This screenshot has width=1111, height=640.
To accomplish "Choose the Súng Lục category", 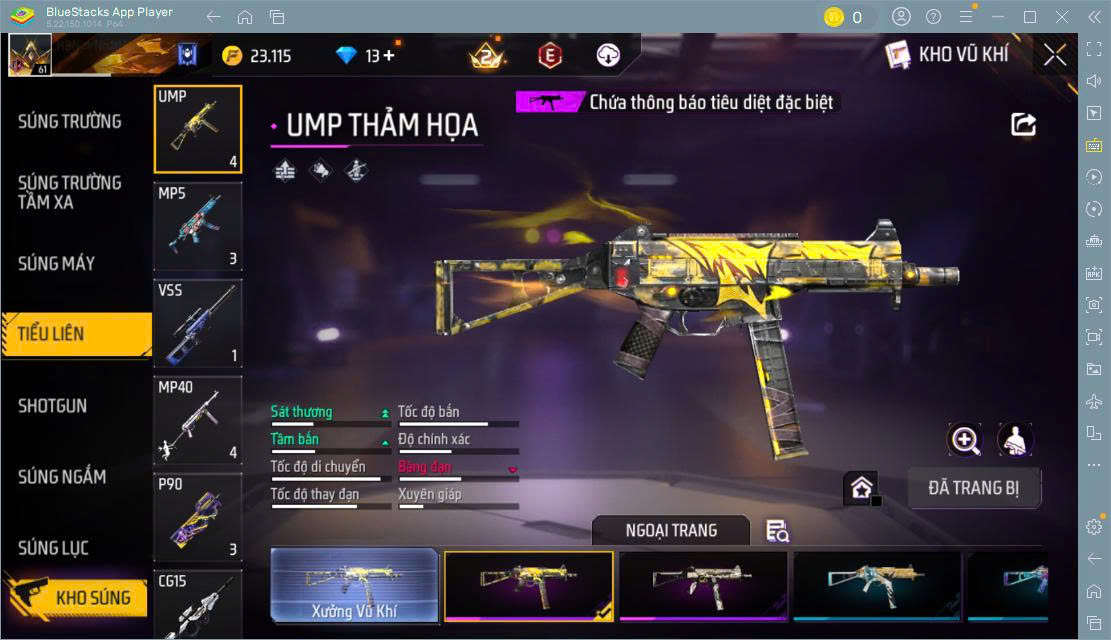I will 54,547.
